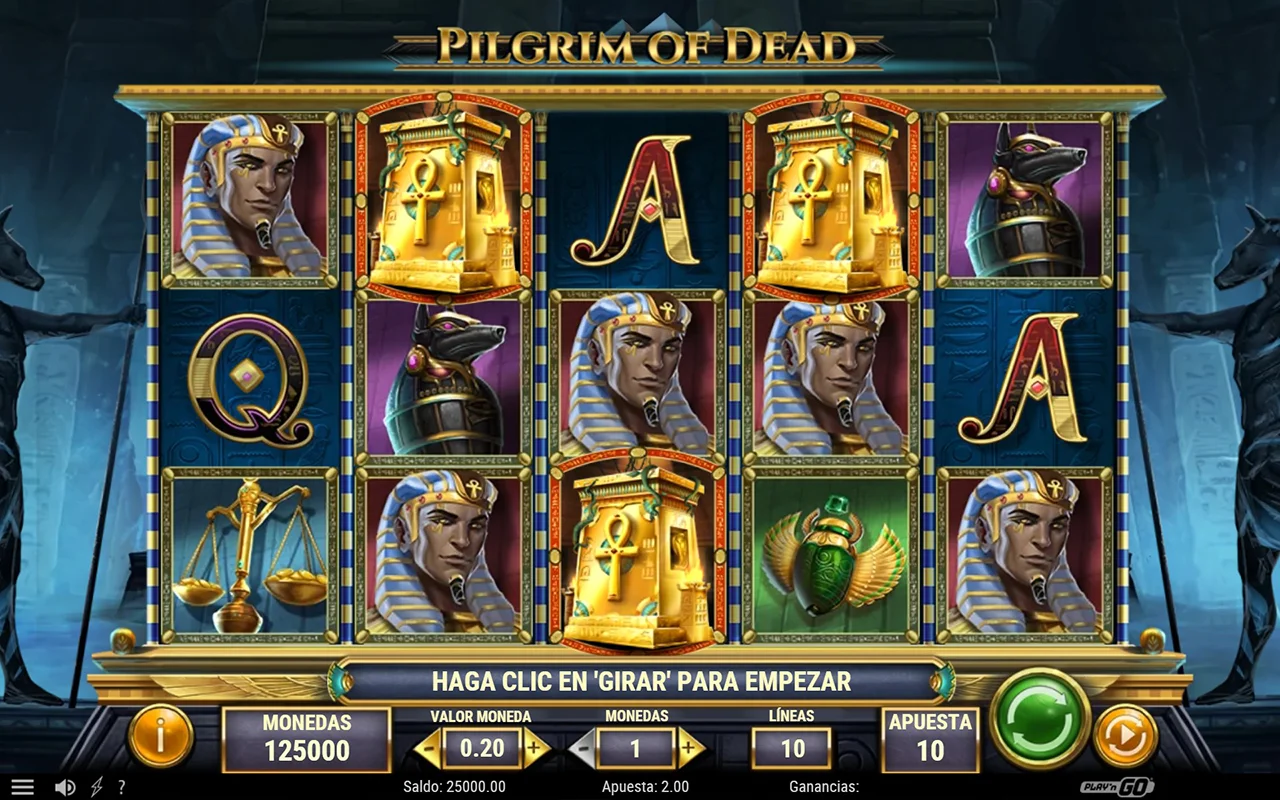The width and height of the screenshot is (1280, 800).
Task: Increase the Valor Moneda coin value
Action: (x=534, y=747)
